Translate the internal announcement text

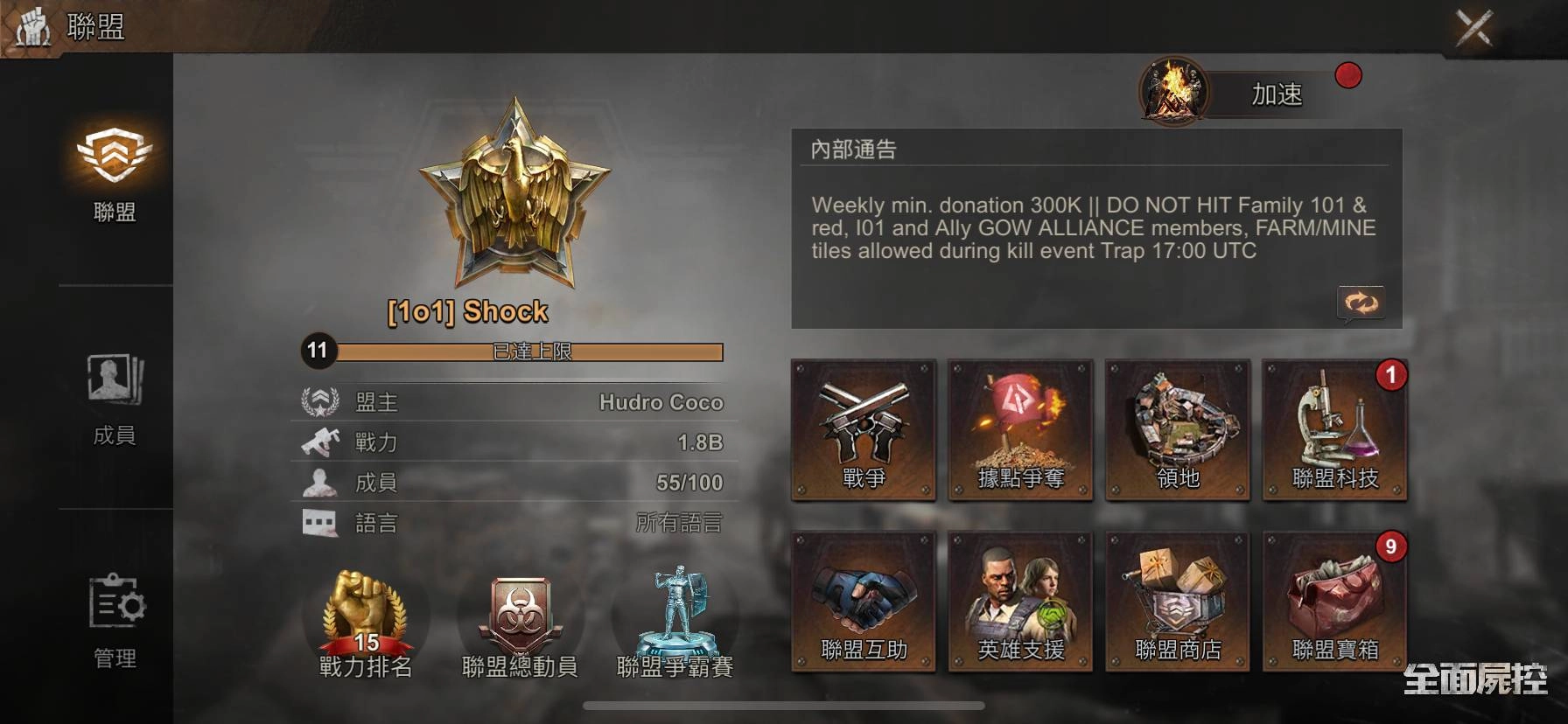click(x=1360, y=303)
